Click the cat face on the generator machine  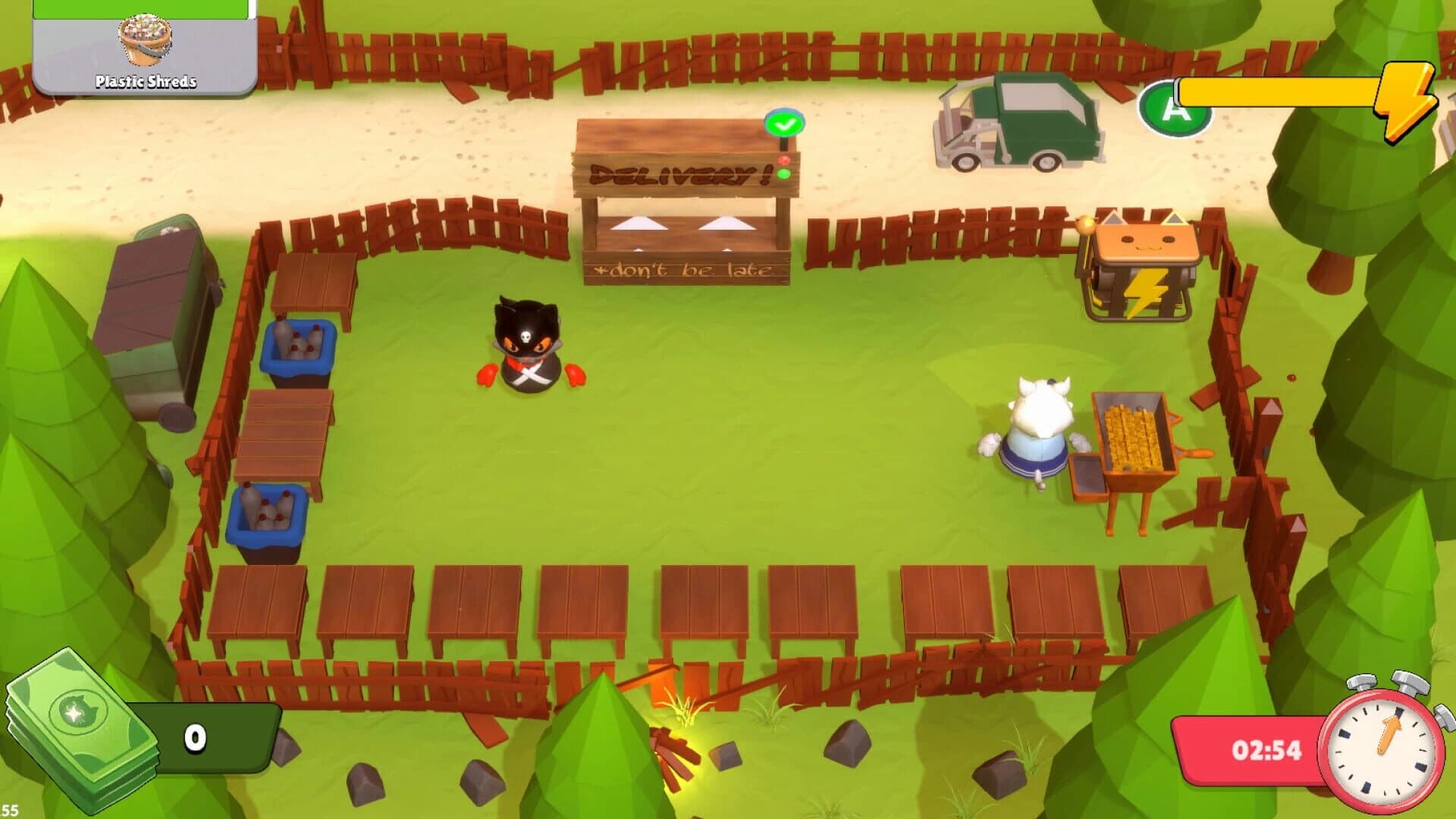pyautogui.click(x=1145, y=241)
